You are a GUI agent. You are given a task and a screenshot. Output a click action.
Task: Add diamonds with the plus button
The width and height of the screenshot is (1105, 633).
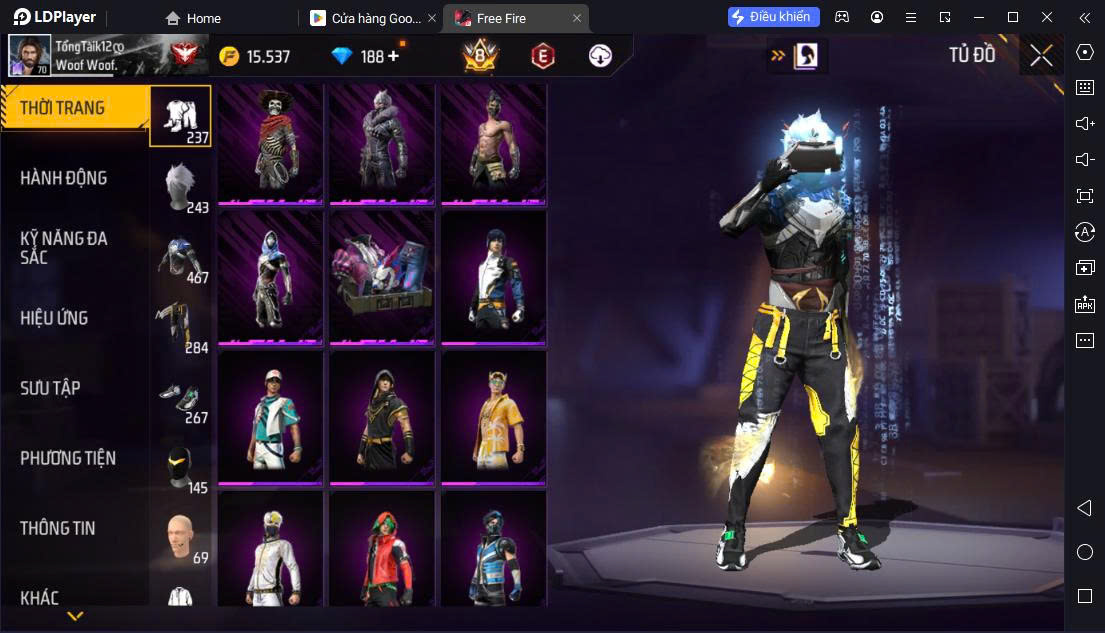pyautogui.click(x=393, y=56)
